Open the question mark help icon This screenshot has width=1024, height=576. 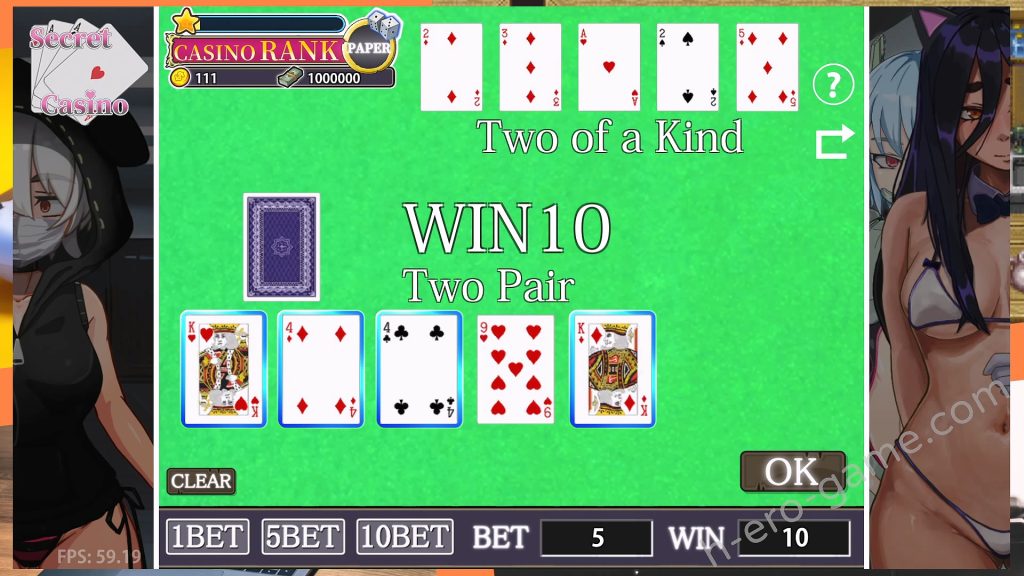click(832, 86)
